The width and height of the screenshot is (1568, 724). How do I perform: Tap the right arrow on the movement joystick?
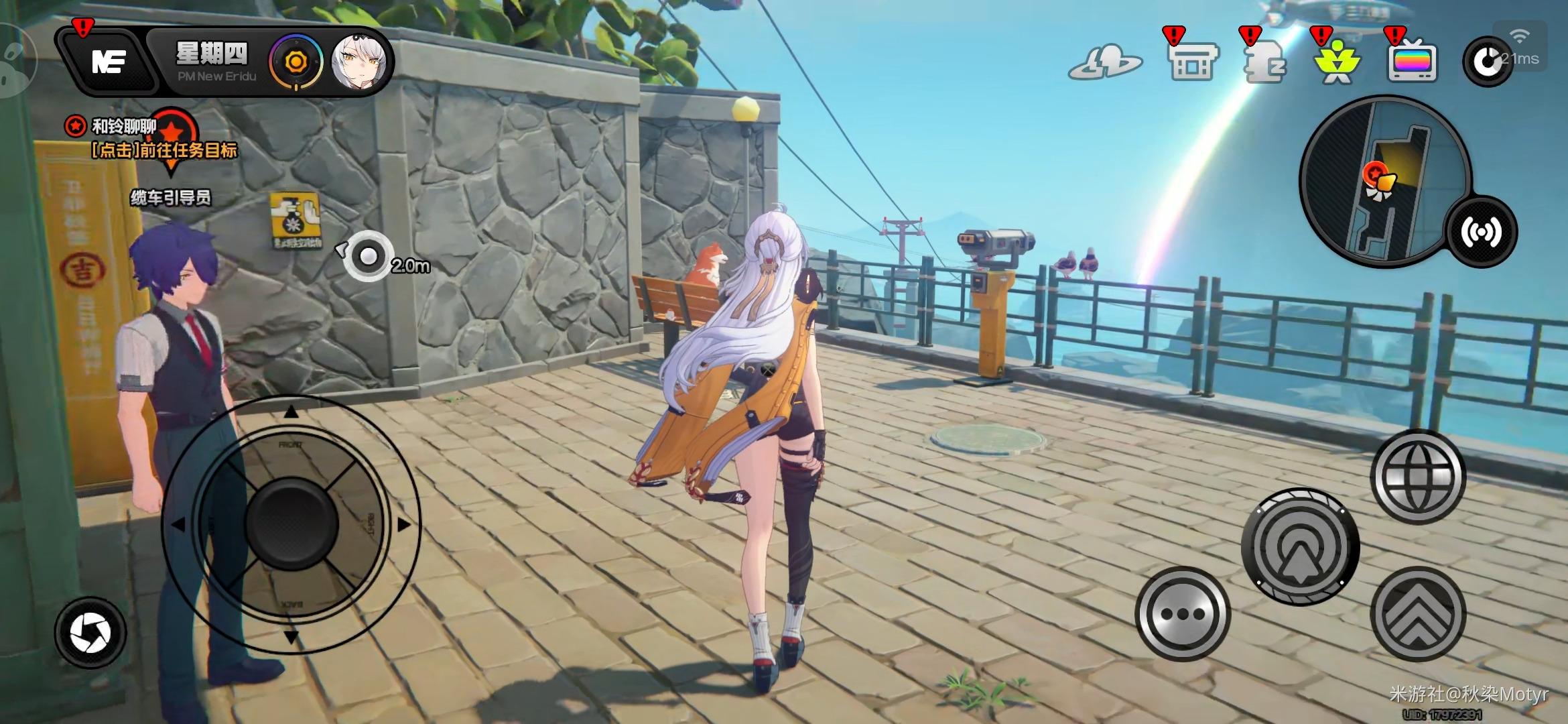pos(403,524)
